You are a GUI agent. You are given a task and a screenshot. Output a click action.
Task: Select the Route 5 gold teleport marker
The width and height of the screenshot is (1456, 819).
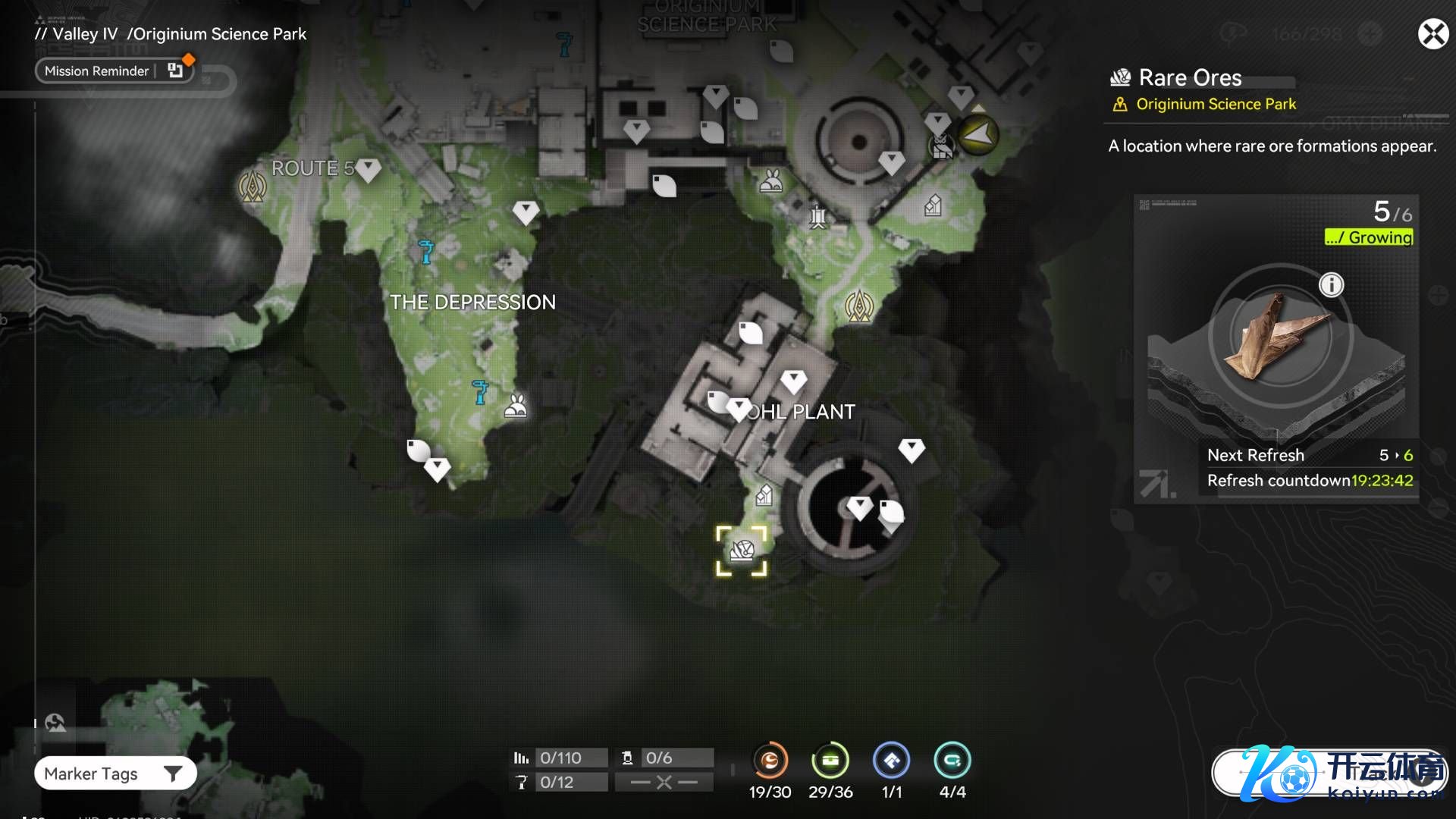(253, 186)
